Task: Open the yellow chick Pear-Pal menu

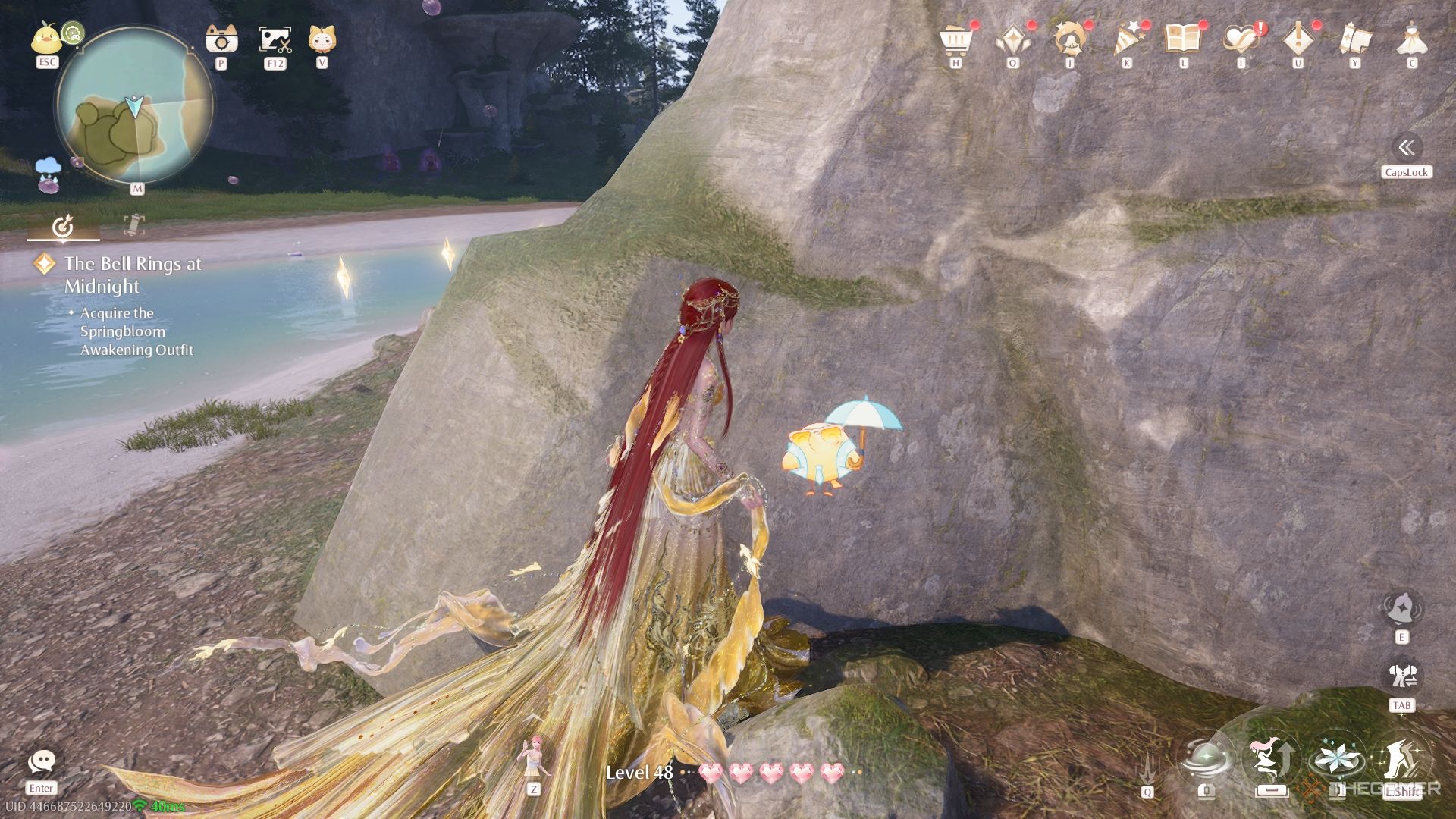Action: coord(46,39)
